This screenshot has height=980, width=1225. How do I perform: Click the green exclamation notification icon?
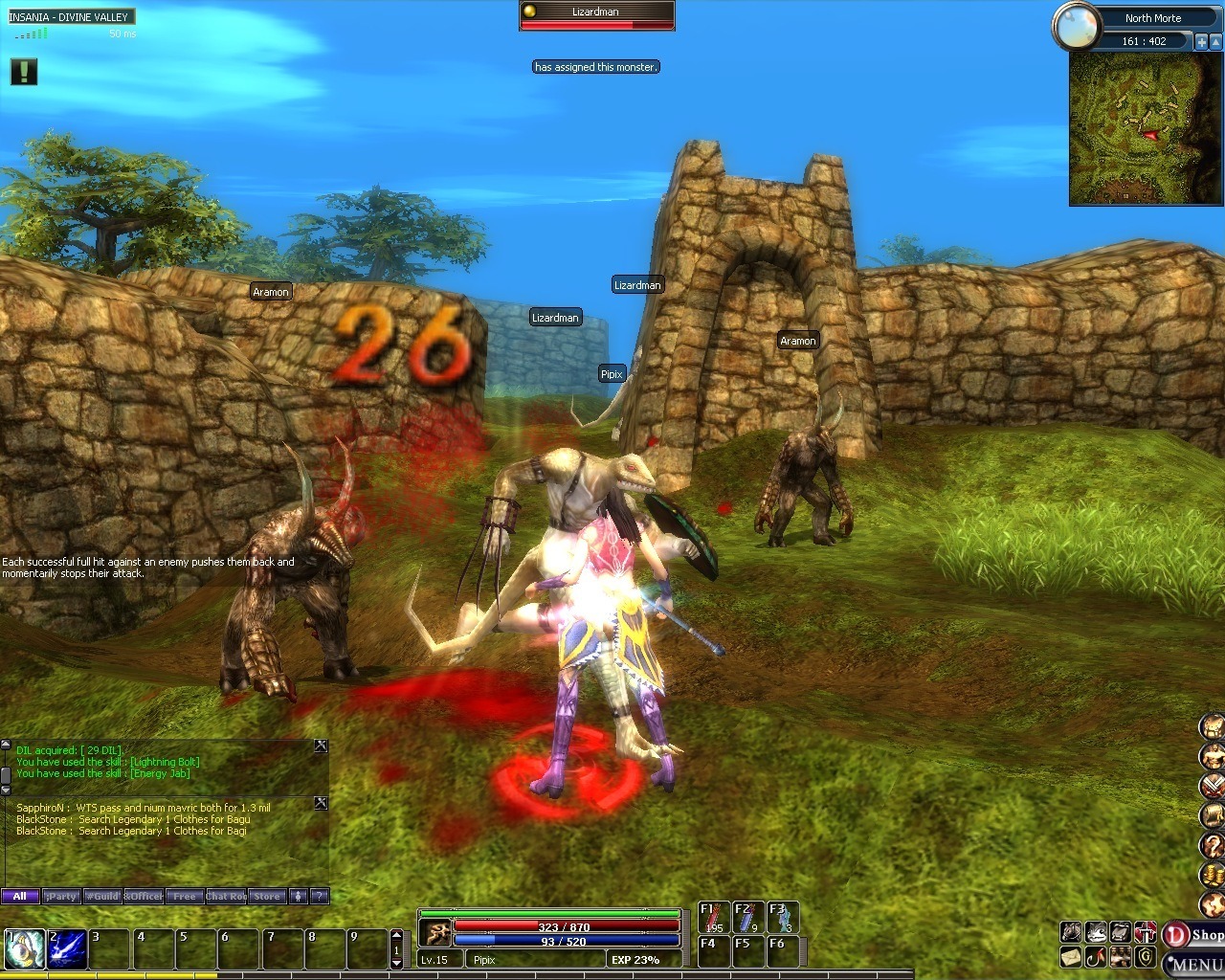(x=24, y=72)
